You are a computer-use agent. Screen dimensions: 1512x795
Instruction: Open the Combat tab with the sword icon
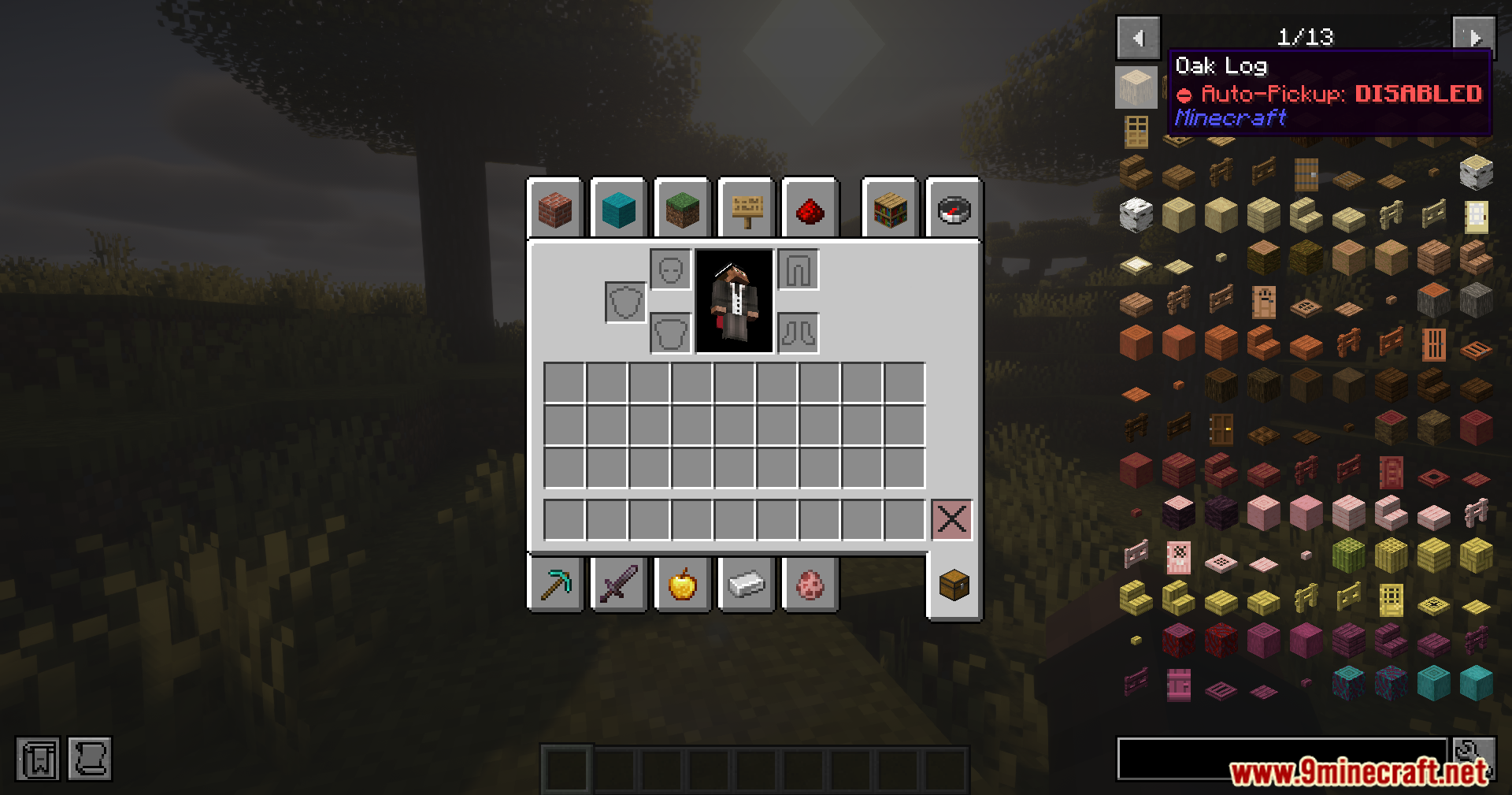pos(620,584)
